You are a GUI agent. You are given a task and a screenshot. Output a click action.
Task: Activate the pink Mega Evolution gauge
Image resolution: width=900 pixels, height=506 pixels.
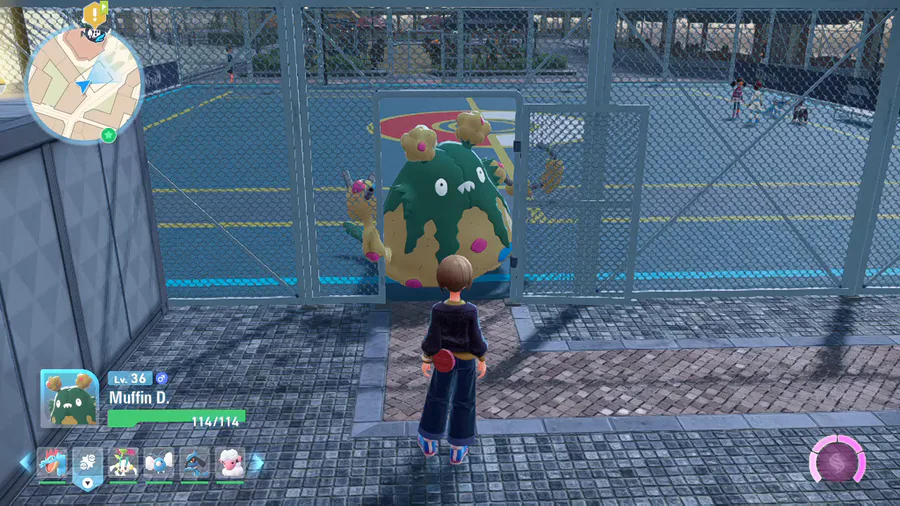click(836, 460)
